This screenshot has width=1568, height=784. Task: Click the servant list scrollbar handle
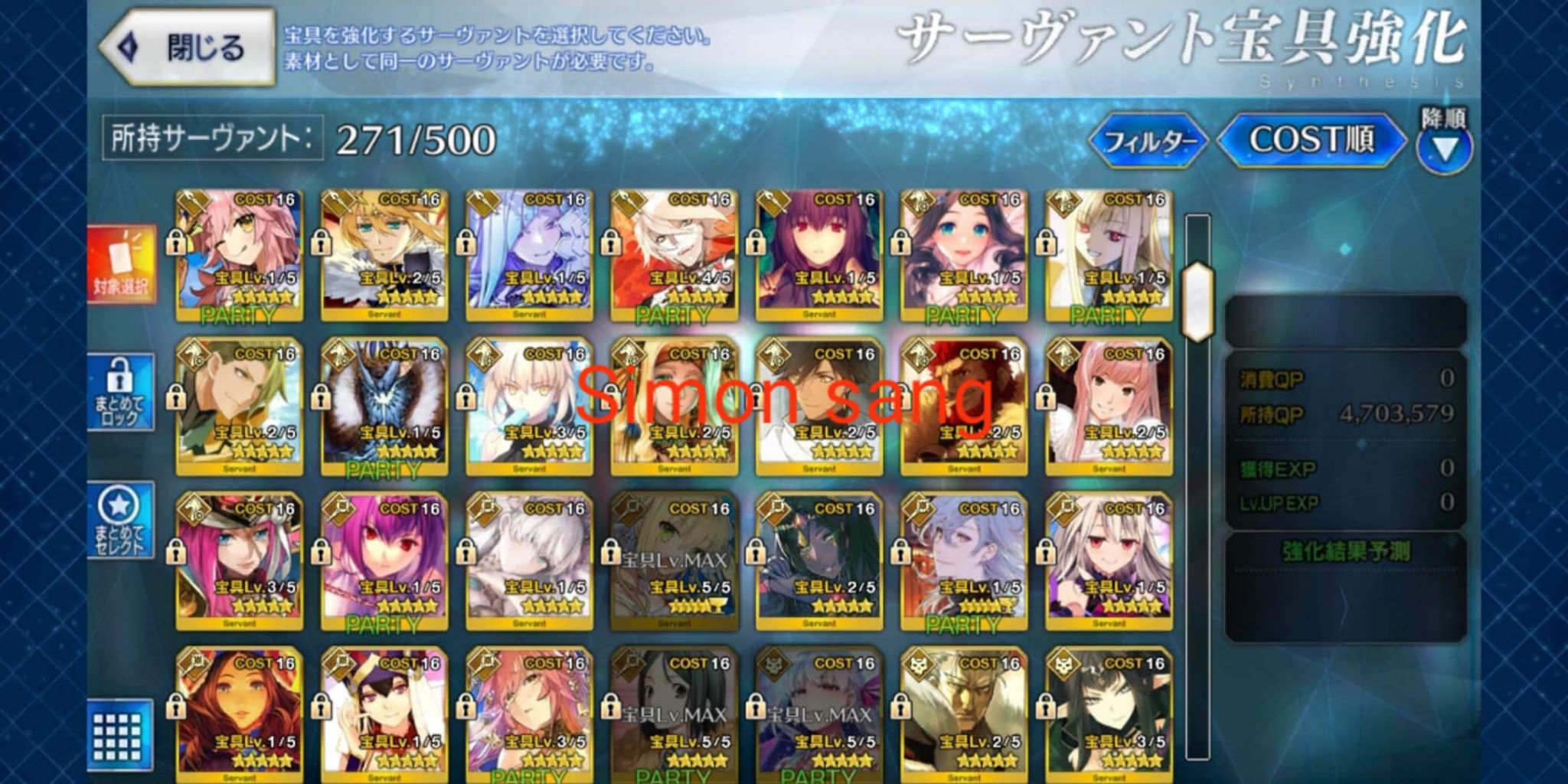pyautogui.click(x=1197, y=302)
